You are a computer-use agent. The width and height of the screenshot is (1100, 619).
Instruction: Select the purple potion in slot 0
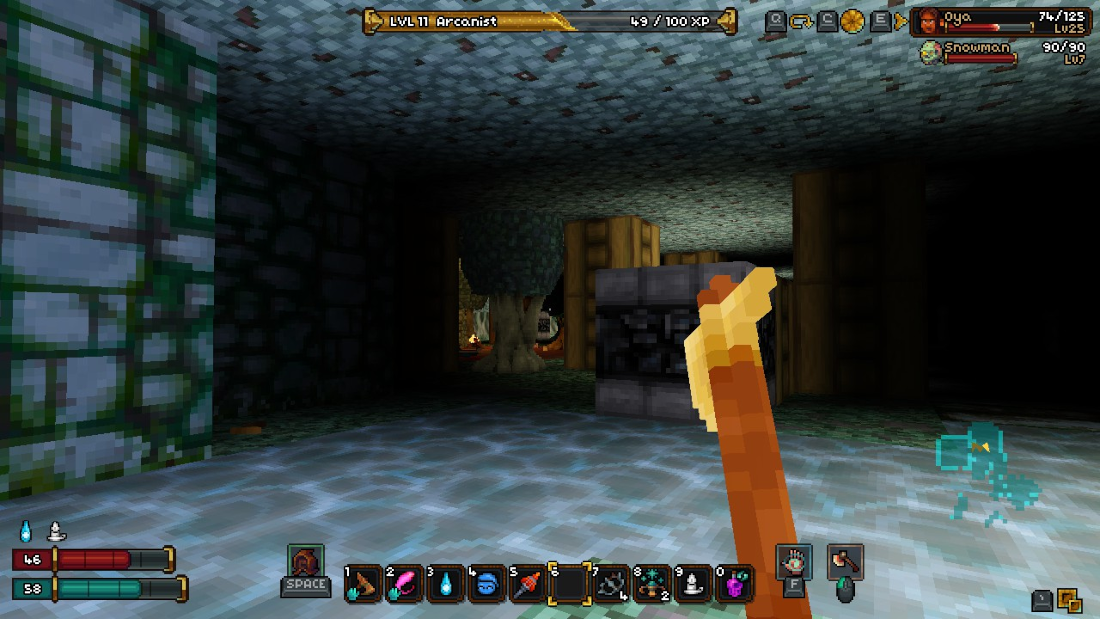pyautogui.click(x=734, y=584)
